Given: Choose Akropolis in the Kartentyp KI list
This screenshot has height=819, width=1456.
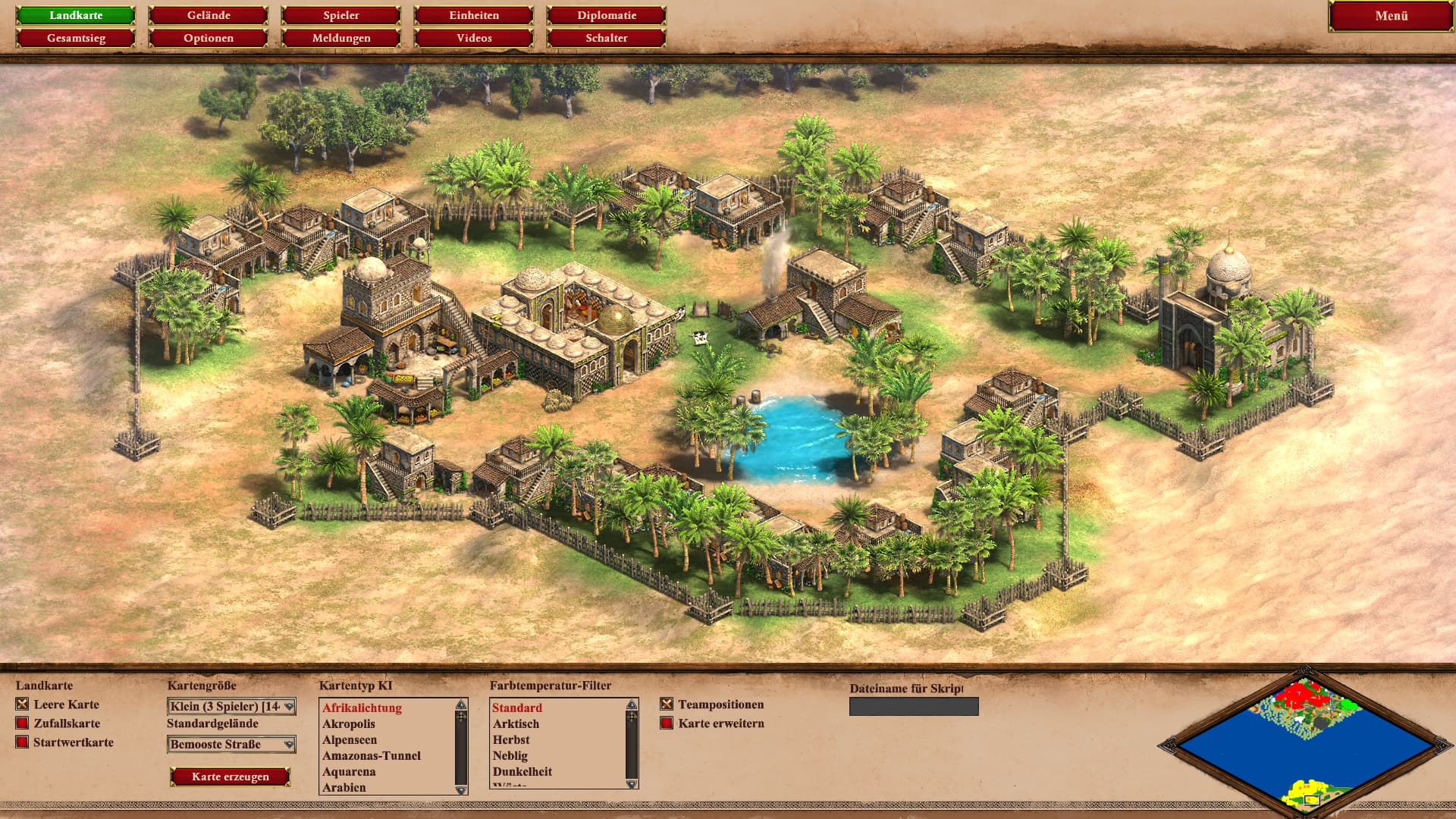Looking at the screenshot, I should (349, 724).
